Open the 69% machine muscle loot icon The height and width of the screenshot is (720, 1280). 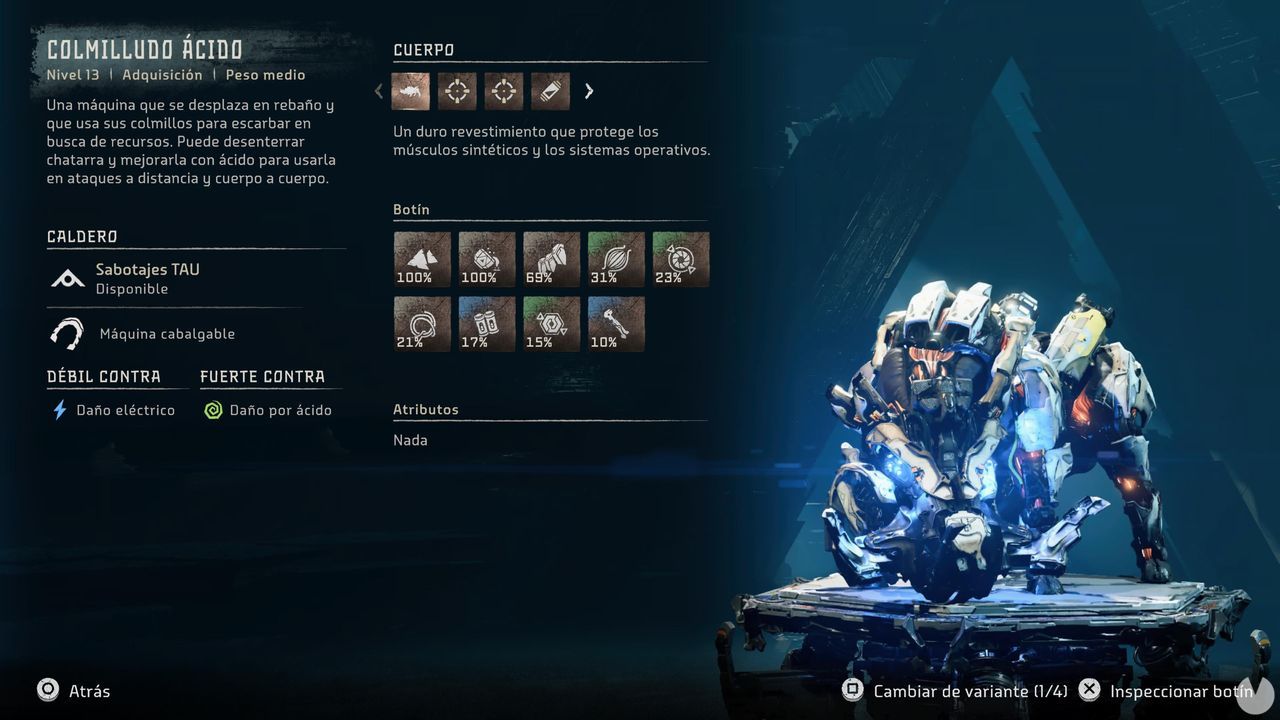(x=551, y=258)
